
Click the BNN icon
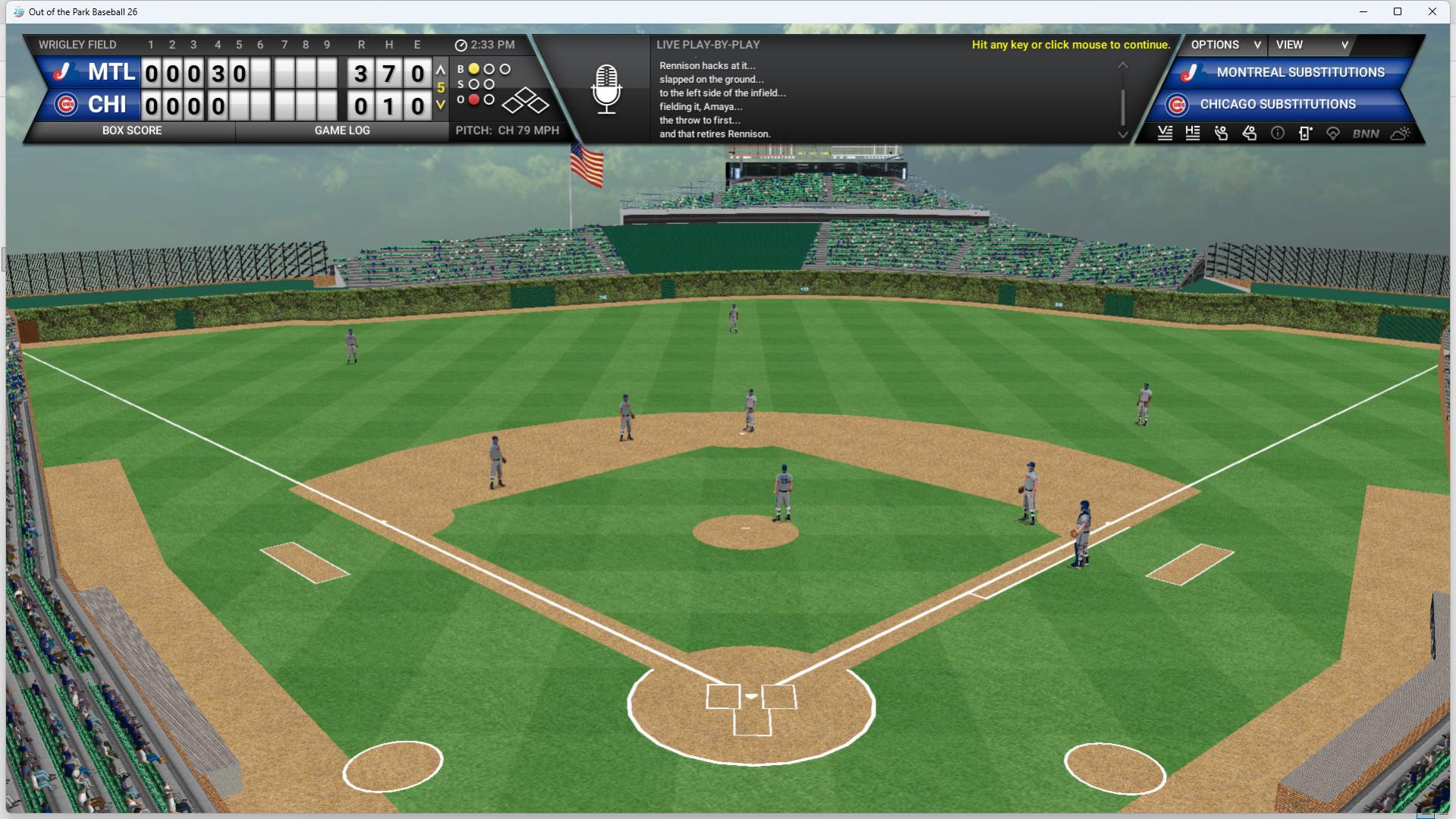tap(1365, 134)
